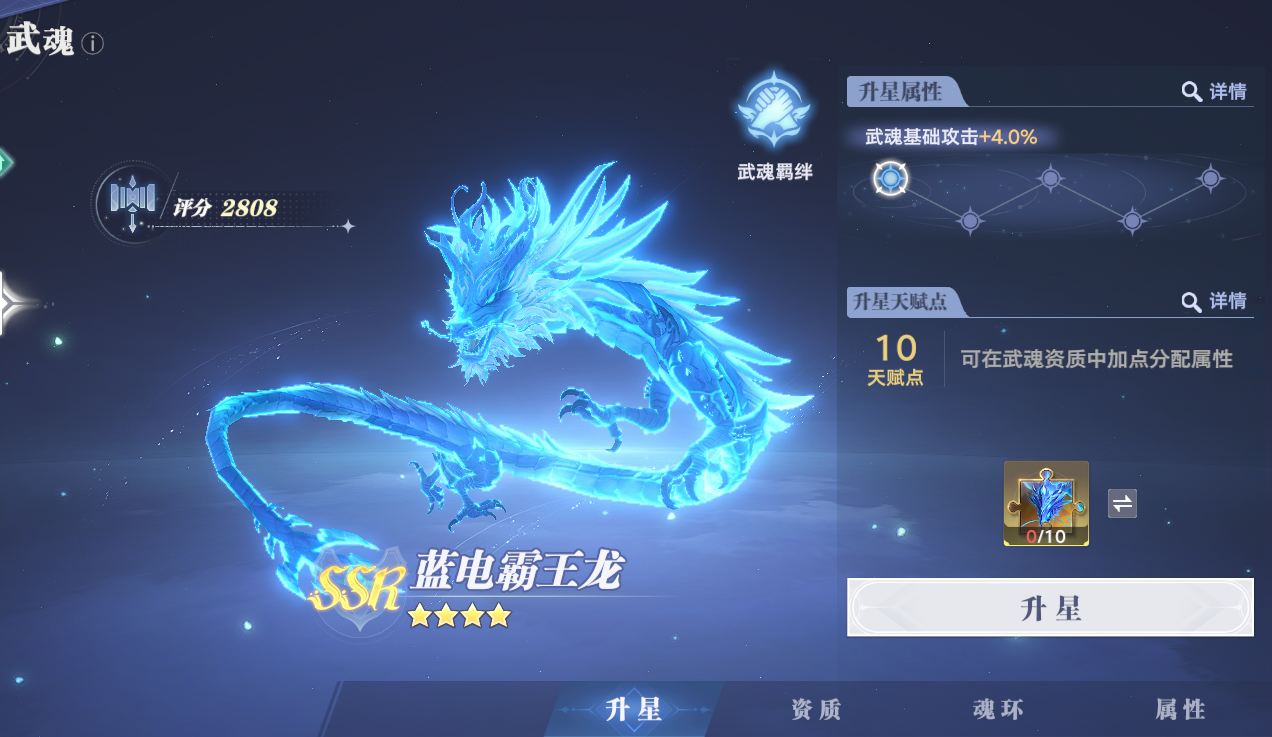Open the 武魂 info icon
The width and height of the screenshot is (1272, 737).
click(93, 43)
